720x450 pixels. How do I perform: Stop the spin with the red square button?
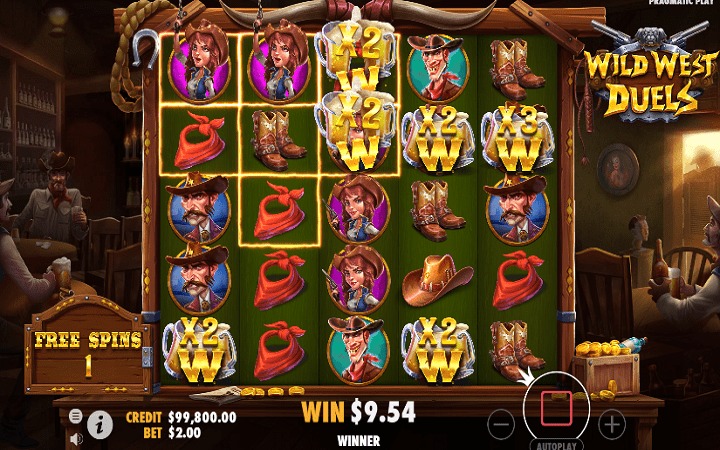click(556, 407)
